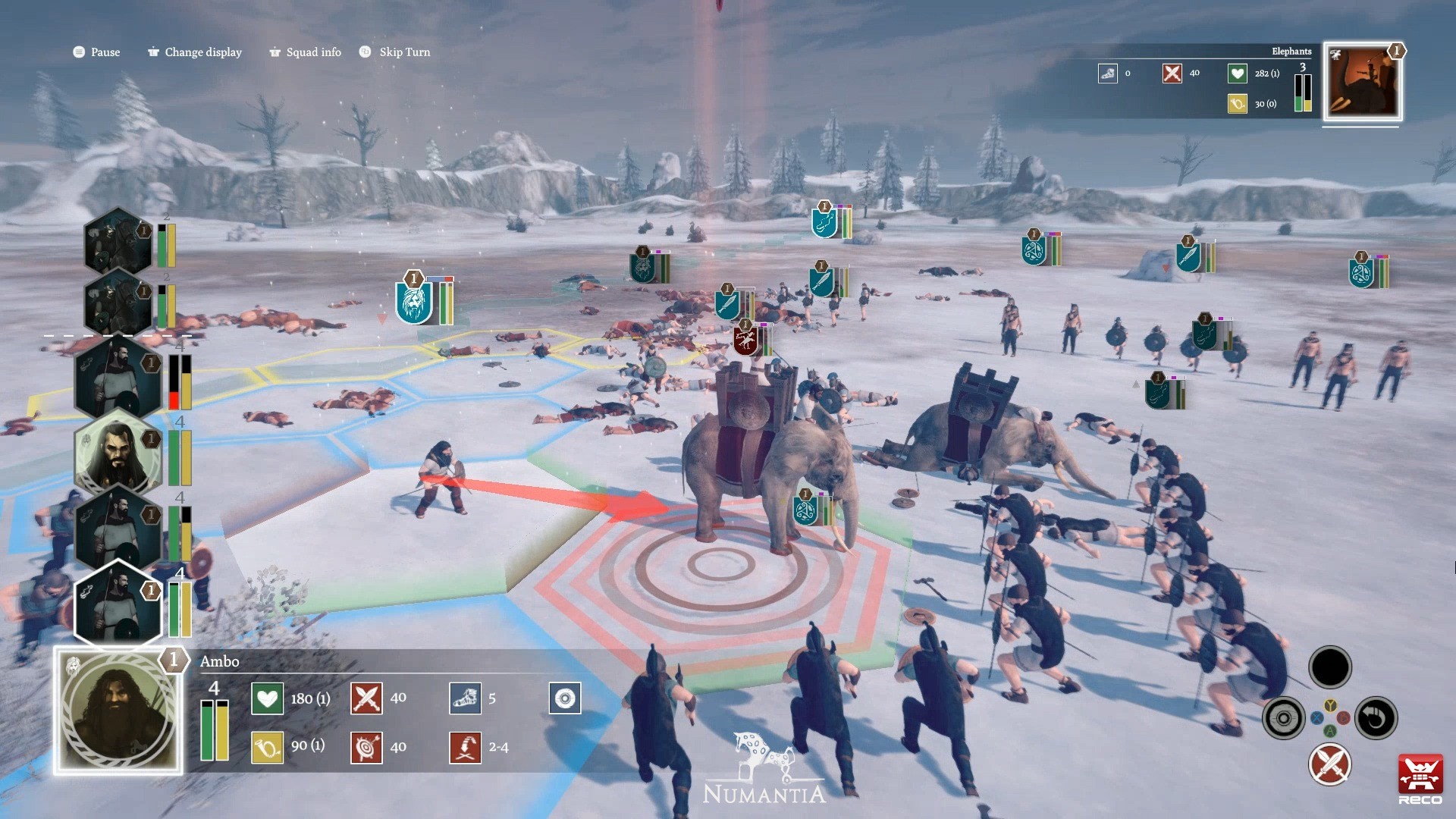This screenshot has width=1456, height=819.
Task: Click the undo arrow in the action wheel
Action: click(1375, 717)
